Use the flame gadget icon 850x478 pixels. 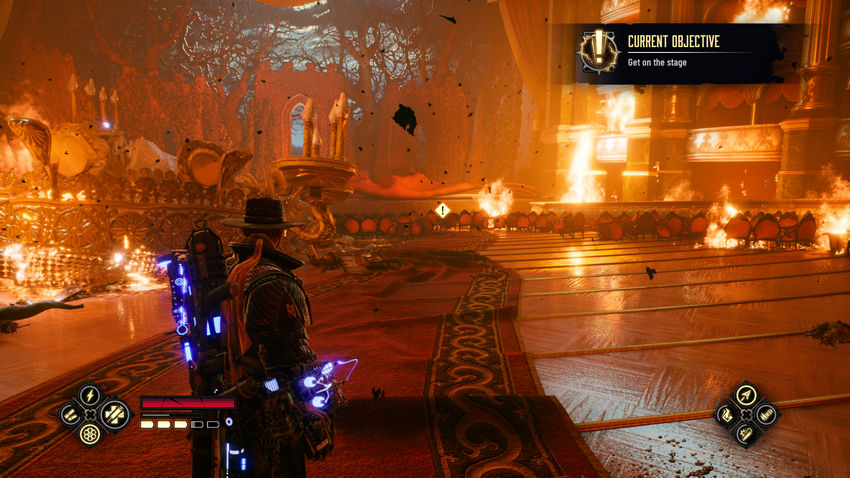(x=725, y=413)
